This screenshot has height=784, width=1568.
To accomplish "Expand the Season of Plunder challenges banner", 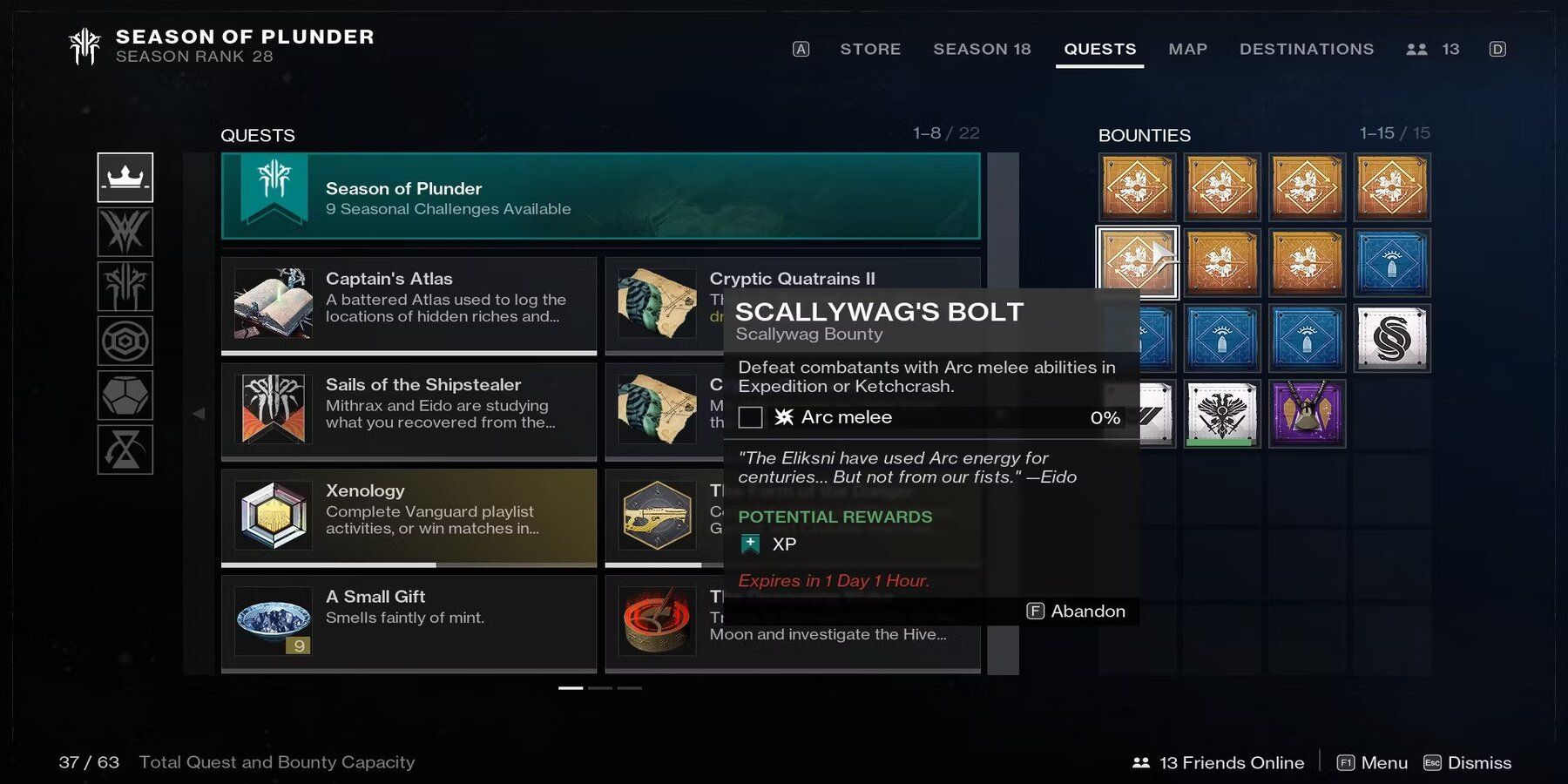I will click(x=601, y=198).
